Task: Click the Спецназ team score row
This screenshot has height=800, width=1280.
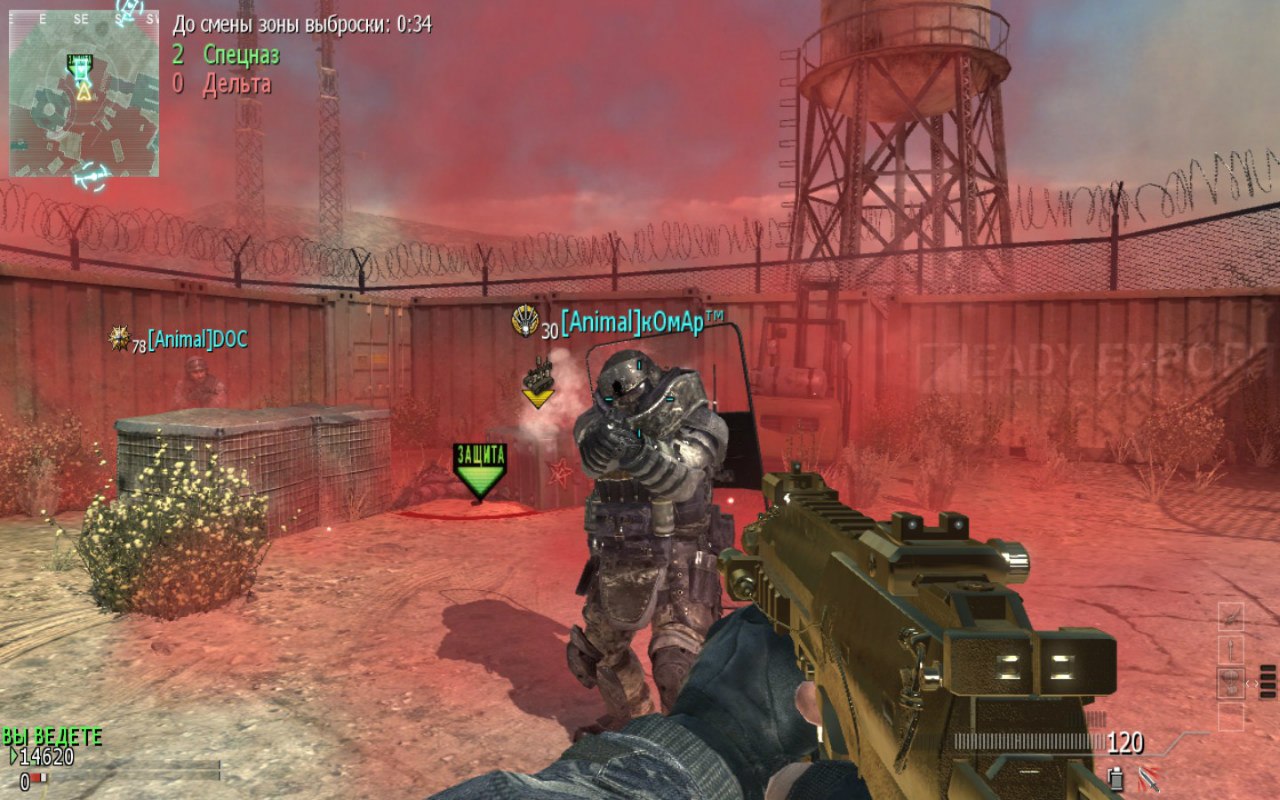Action: pos(226,54)
